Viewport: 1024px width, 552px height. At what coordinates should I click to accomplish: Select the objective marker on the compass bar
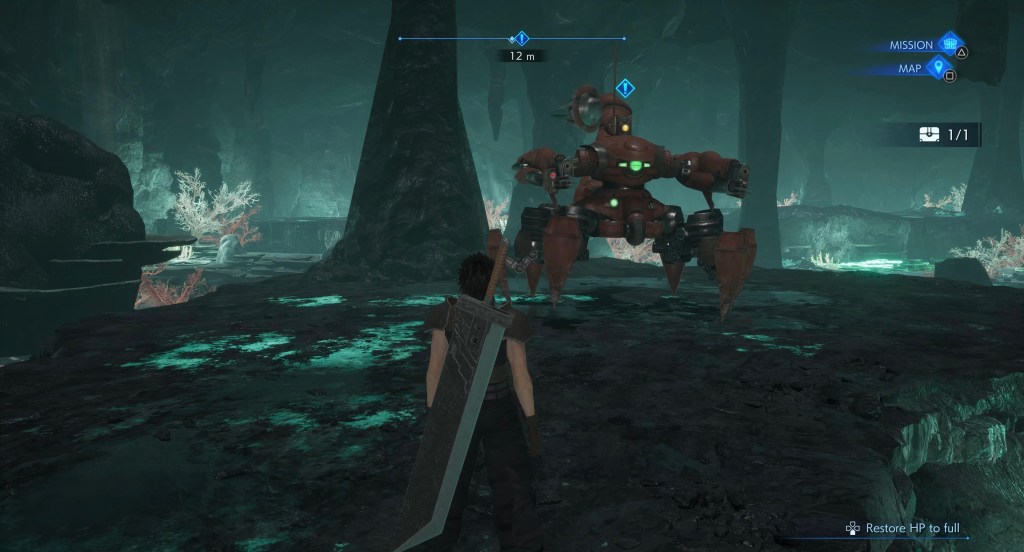tap(520, 39)
